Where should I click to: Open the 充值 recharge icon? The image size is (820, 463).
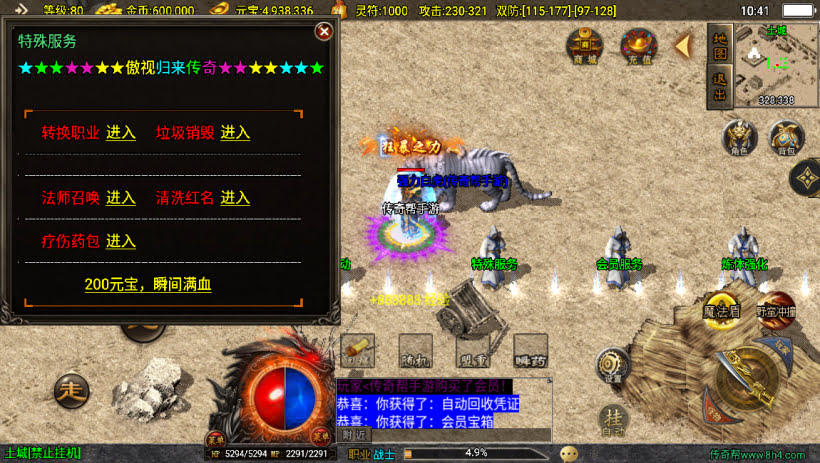(638, 45)
